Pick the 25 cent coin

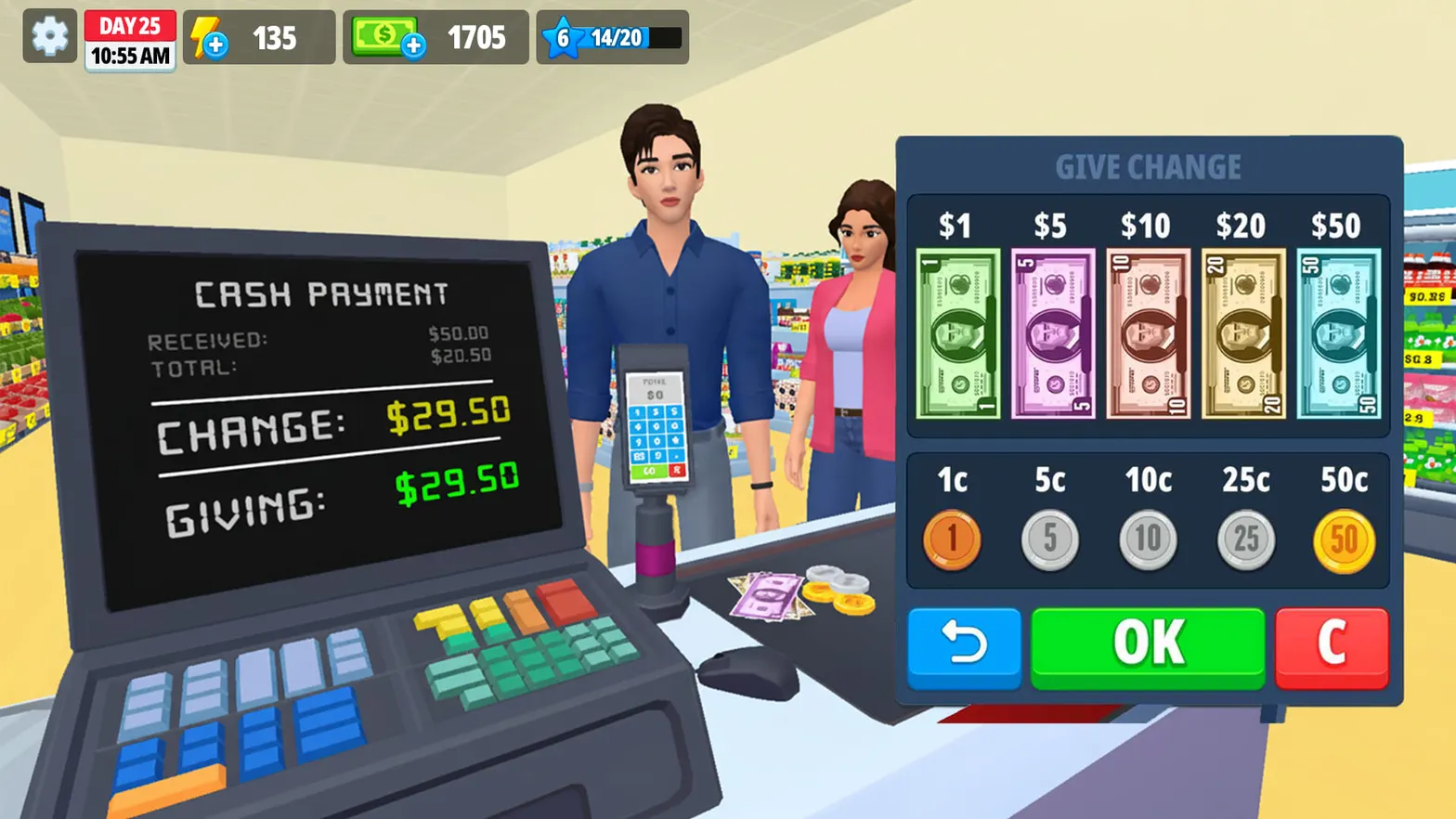[1245, 539]
